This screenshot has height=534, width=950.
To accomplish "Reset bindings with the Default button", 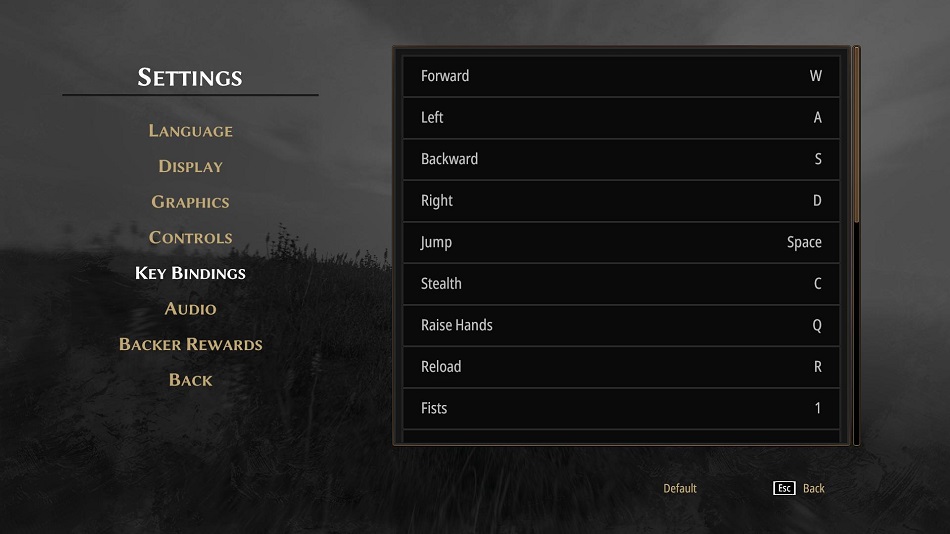I will pos(680,488).
